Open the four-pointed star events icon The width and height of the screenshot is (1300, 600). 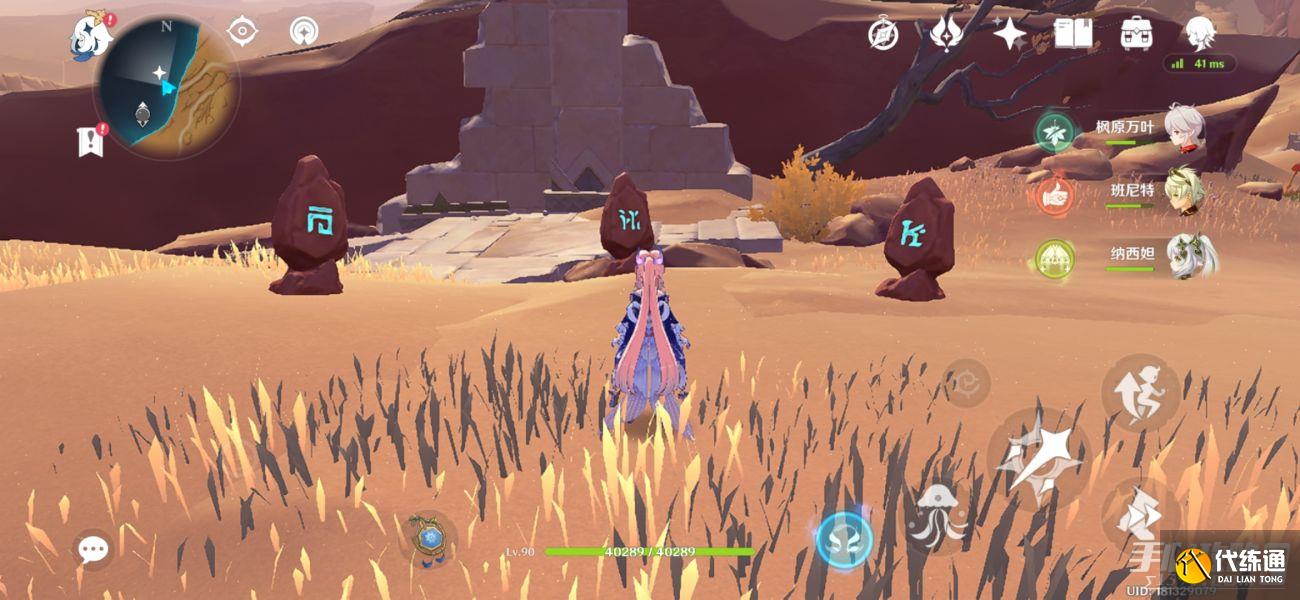[x=1009, y=34]
